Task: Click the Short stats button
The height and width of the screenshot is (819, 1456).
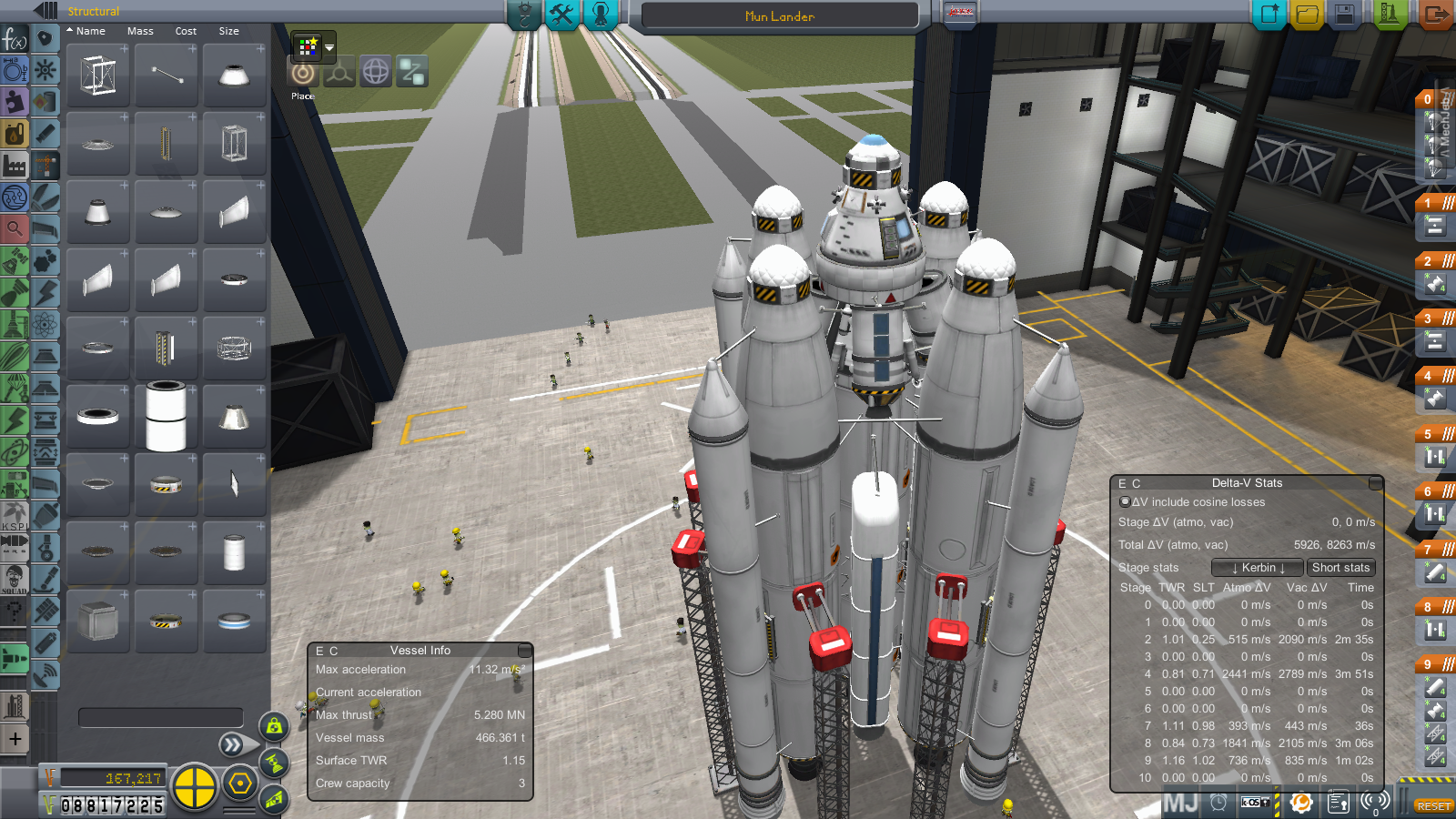Action: tap(1340, 568)
